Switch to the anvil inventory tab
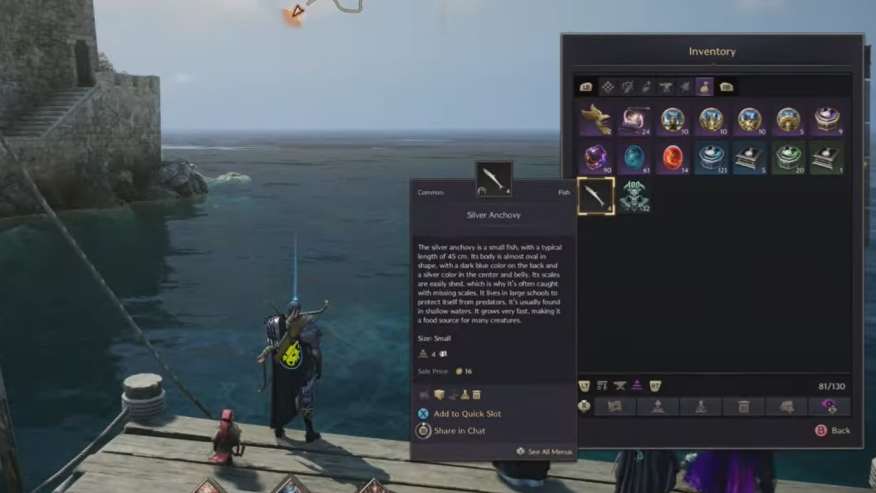This screenshot has width=876, height=493. pyautogui.click(x=666, y=87)
